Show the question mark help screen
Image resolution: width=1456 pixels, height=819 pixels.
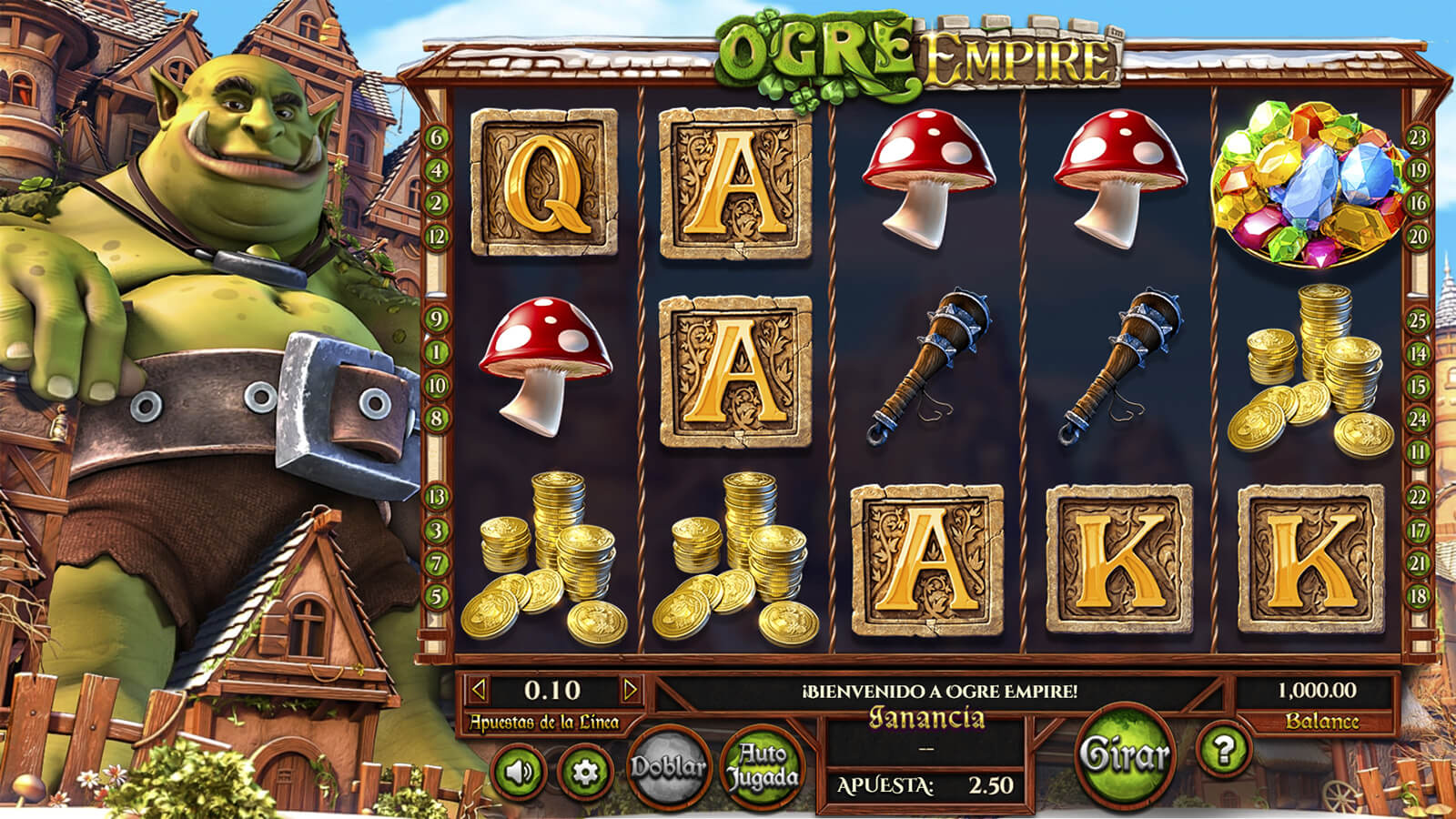pos(1224,750)
